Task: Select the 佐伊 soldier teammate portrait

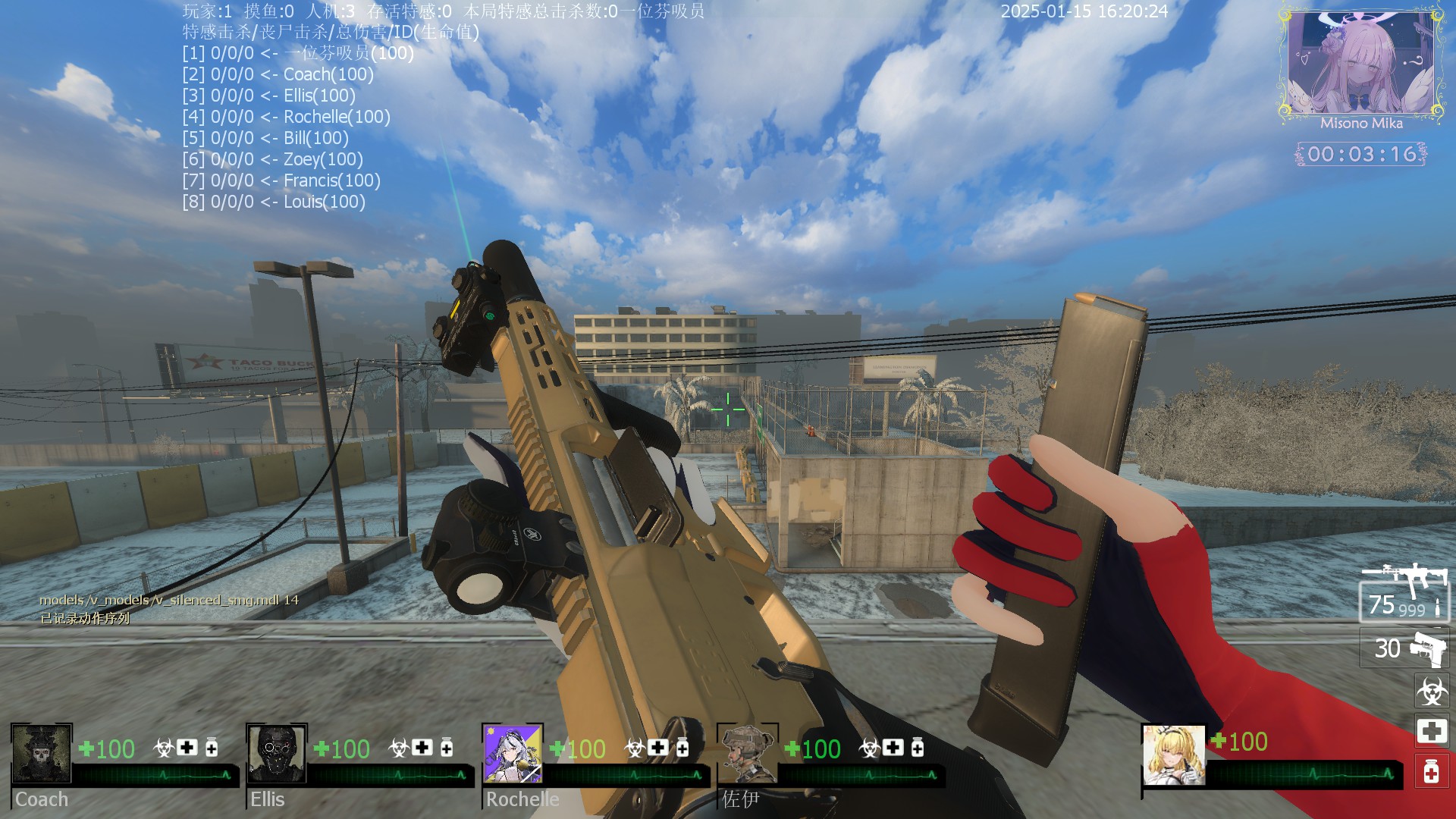Action: tap(748, 754)
